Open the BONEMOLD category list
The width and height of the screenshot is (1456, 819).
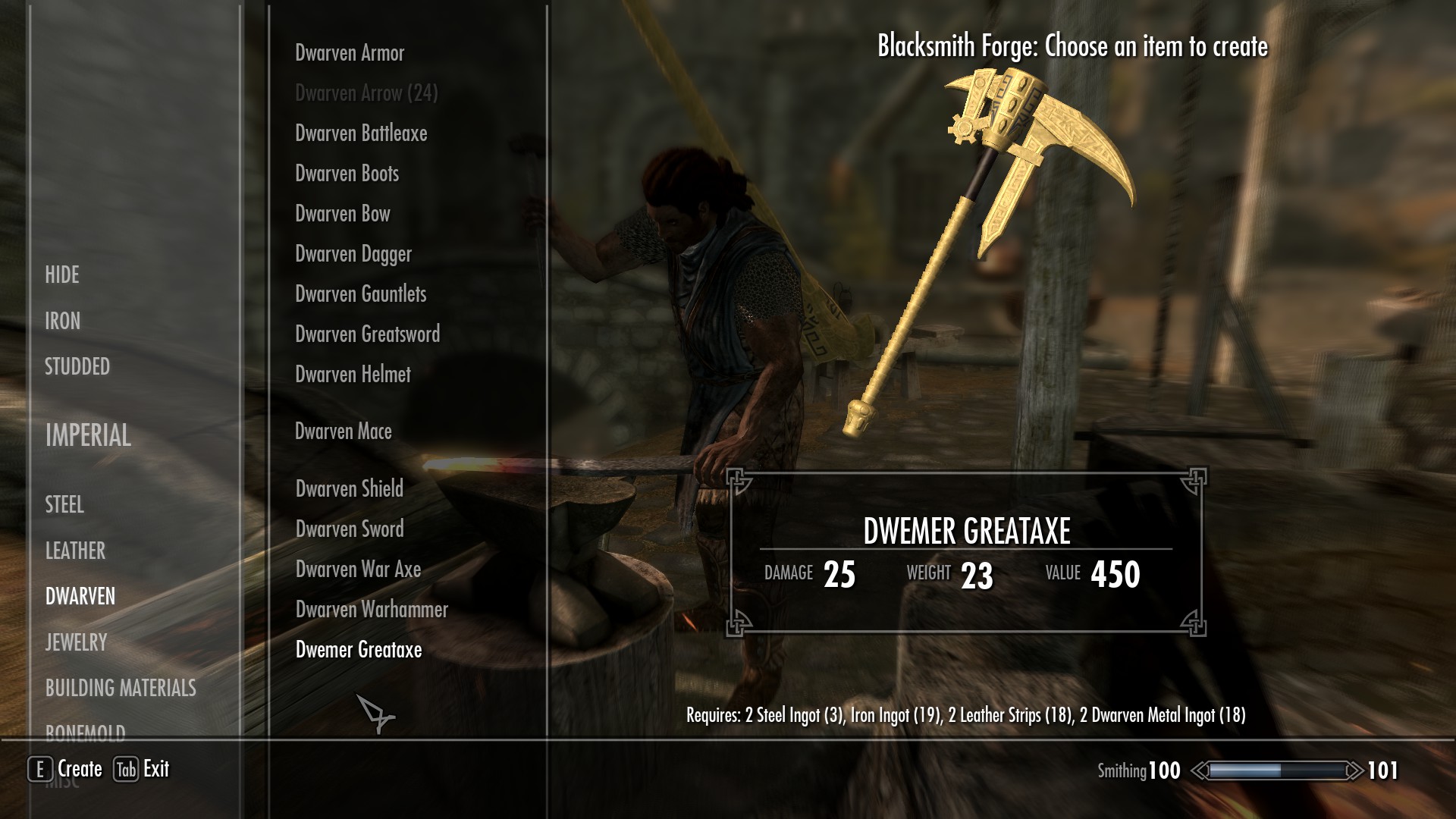(x=86, y=730)
